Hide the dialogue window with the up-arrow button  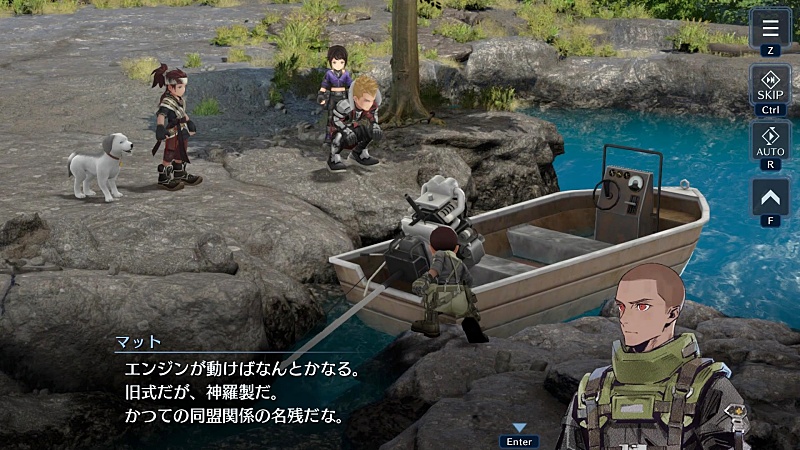770,196
